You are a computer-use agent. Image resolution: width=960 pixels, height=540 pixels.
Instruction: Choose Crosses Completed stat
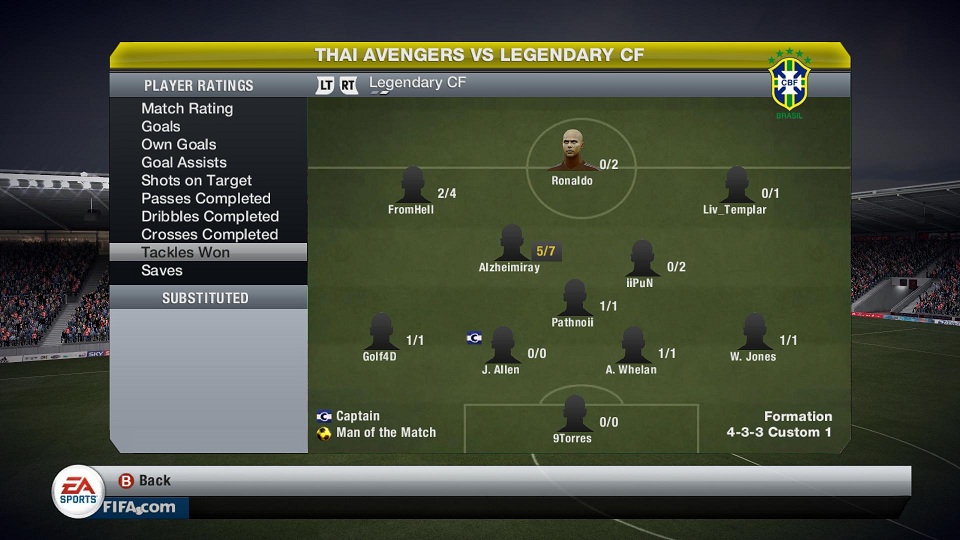click(209, 234)
